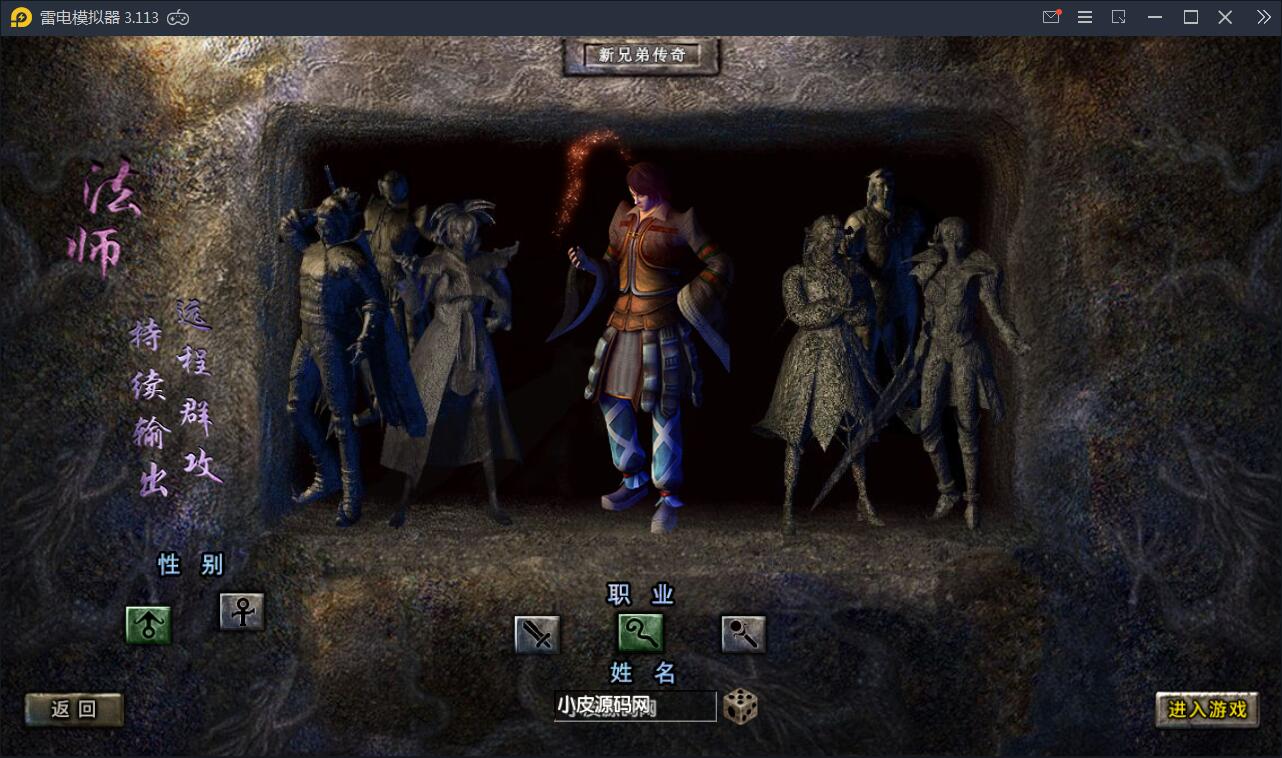The image size is (1282, 758).
Task: Toggle window maximize in emulator title bar
Action: point(1190,16)
